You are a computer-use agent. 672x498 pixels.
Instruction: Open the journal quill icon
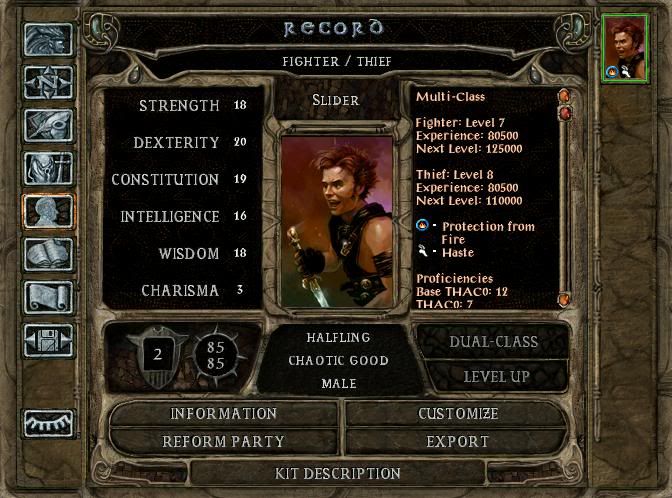click(48, 127)
